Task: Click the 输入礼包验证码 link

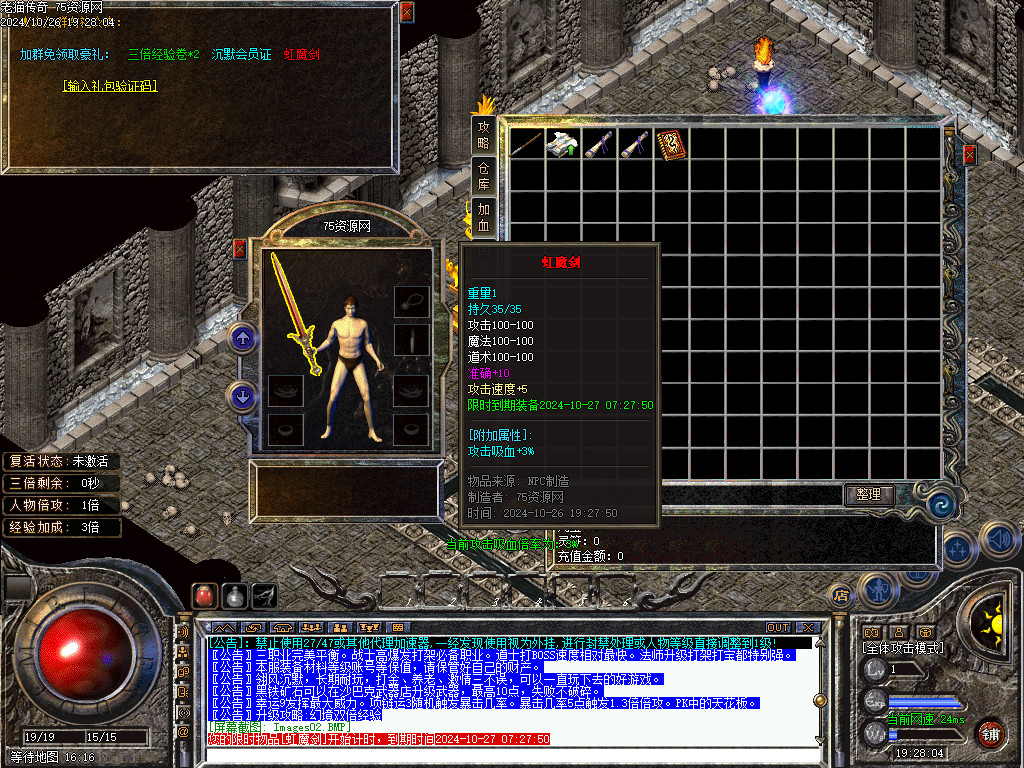Action: click(x=109, y=86)
